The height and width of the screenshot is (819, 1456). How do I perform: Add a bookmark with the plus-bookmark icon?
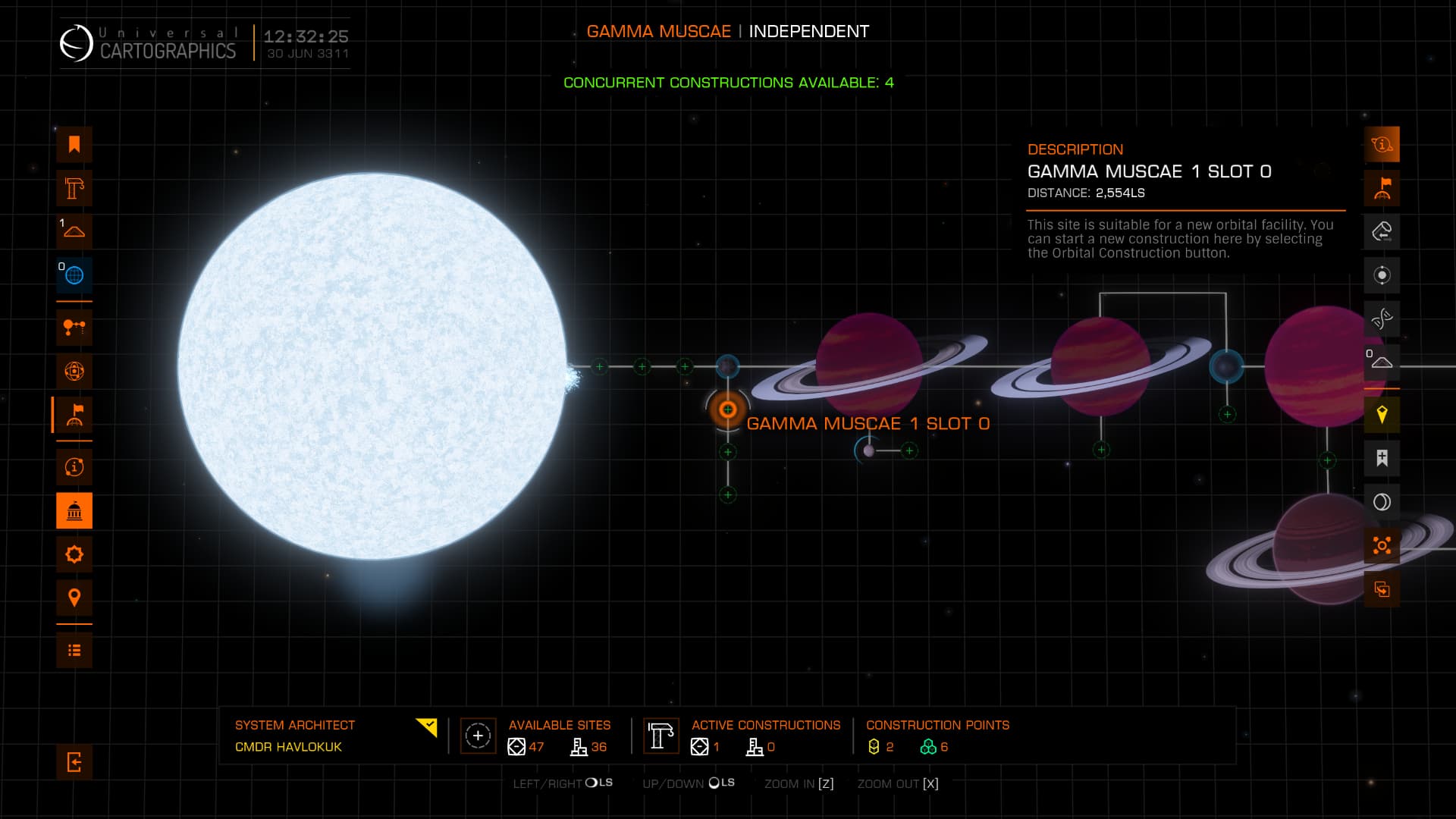(1382, 458)
